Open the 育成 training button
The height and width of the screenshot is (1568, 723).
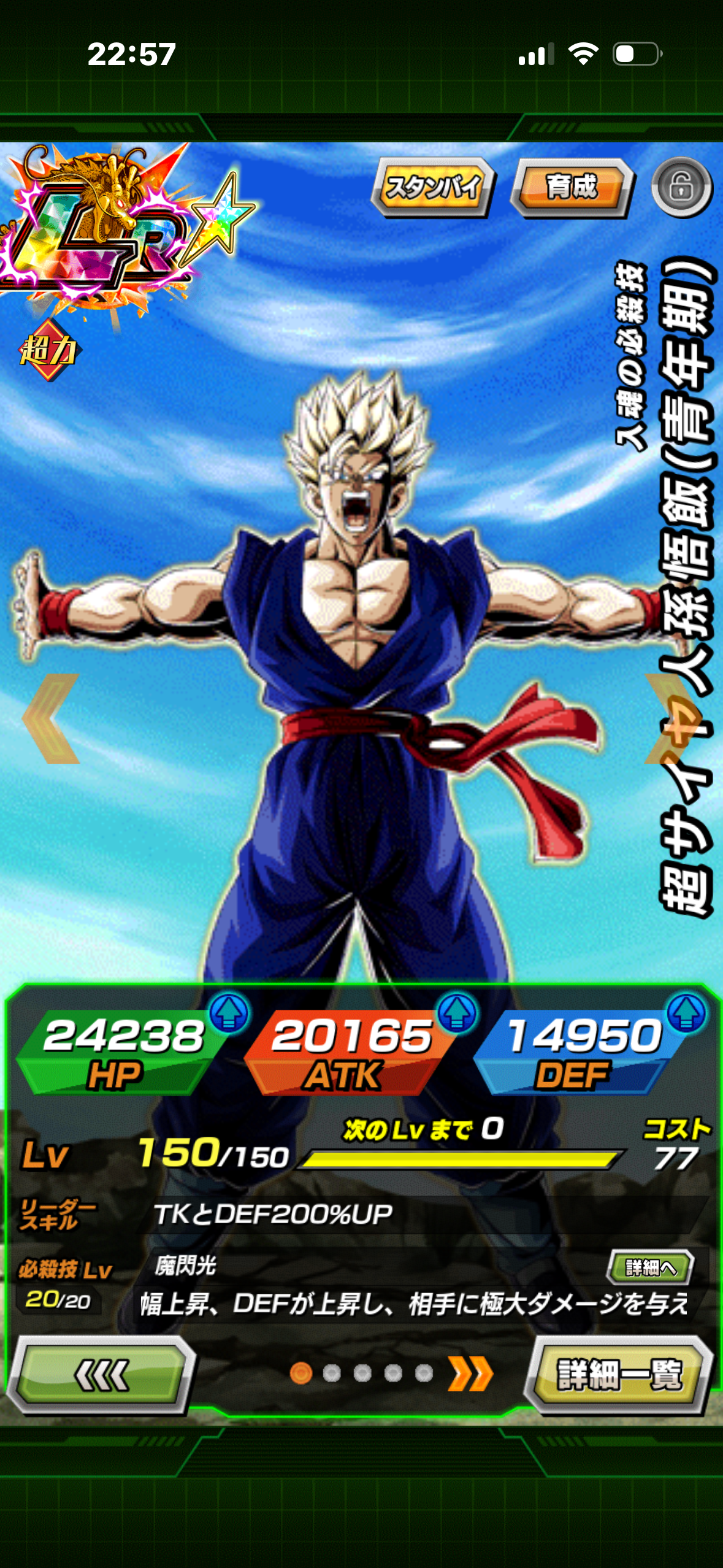(572, 186)
